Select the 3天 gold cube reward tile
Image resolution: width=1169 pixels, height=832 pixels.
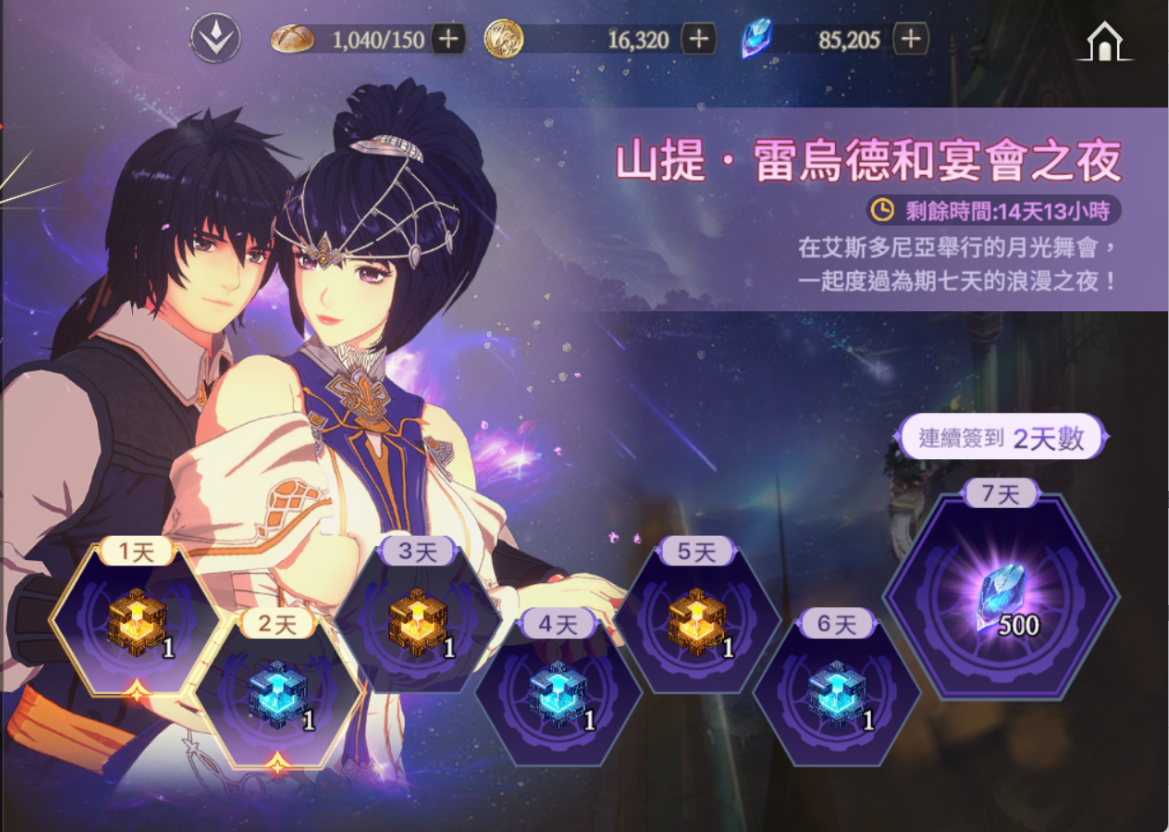click(417, 622)
